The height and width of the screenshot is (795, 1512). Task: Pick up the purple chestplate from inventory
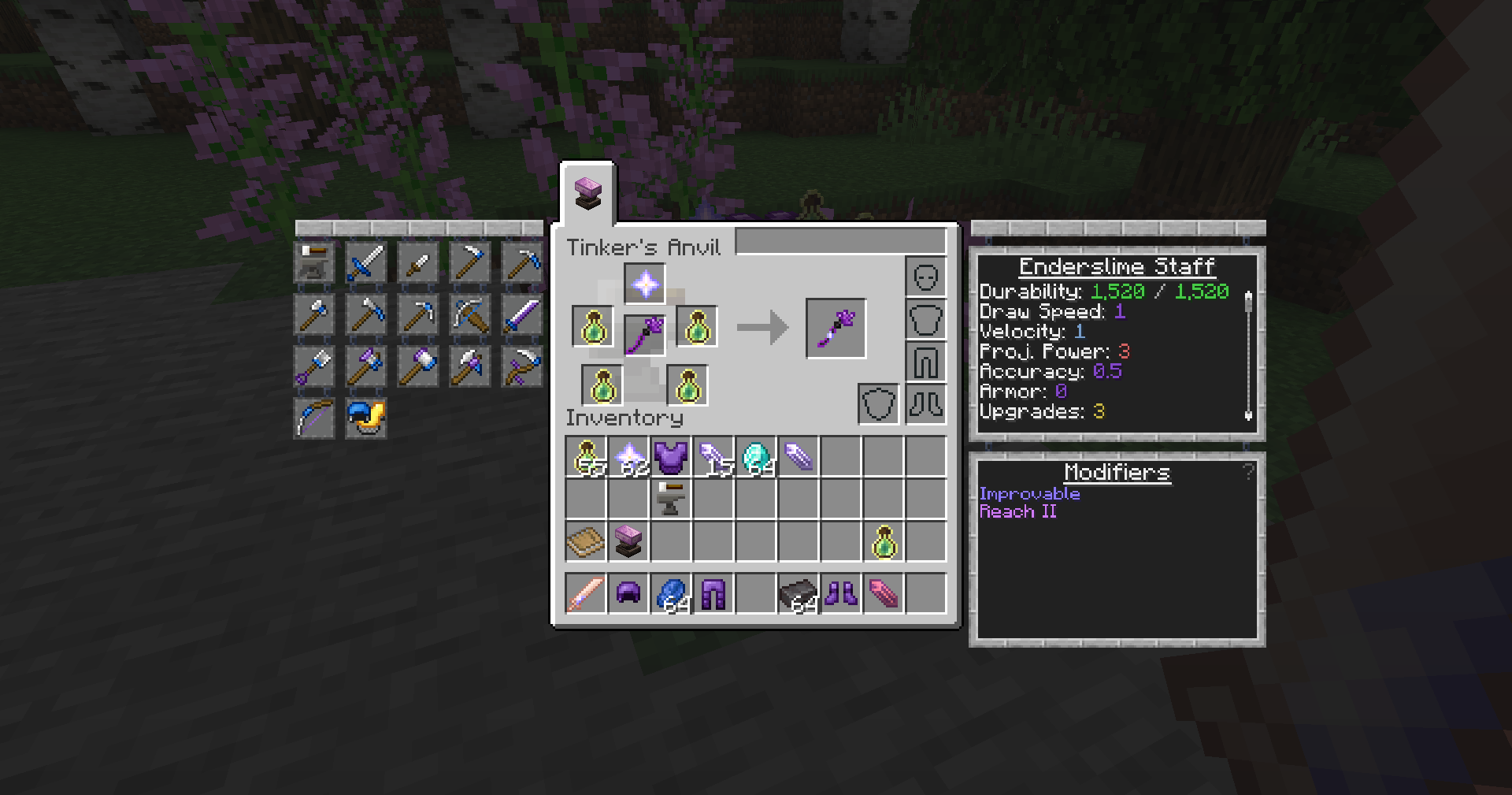(x=670, y=457)
